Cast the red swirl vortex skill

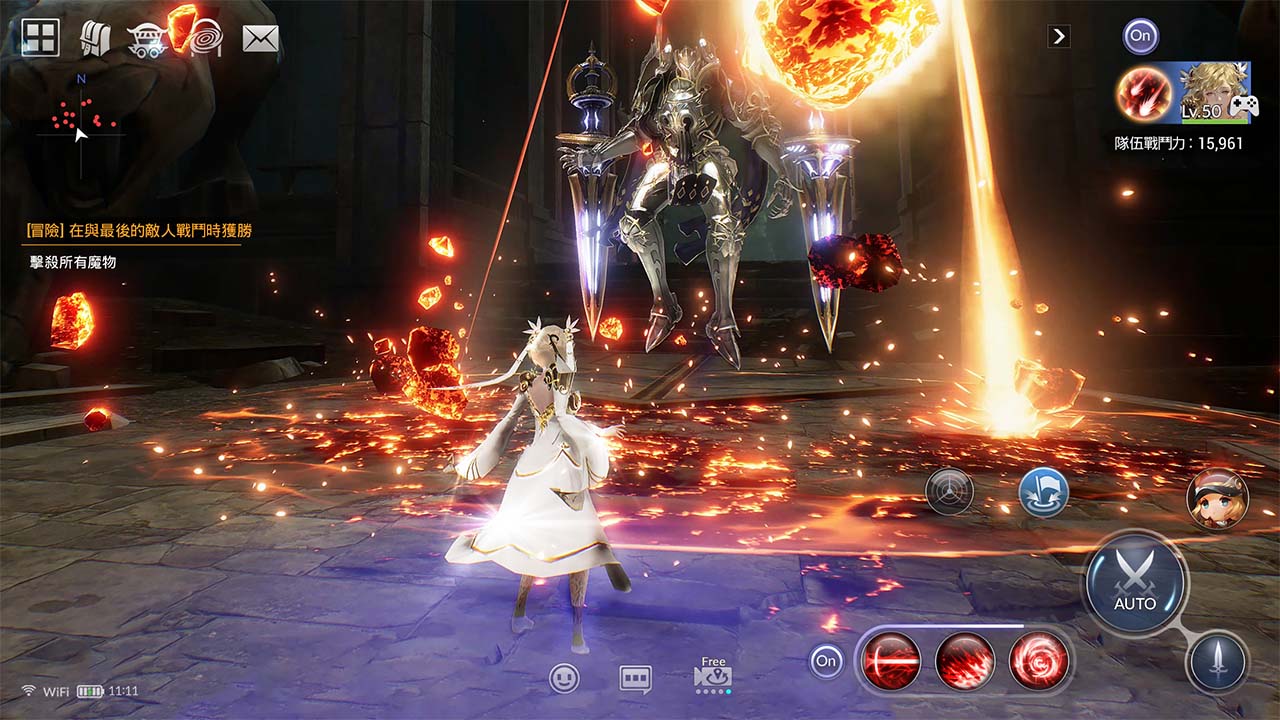coord(1035,660)
